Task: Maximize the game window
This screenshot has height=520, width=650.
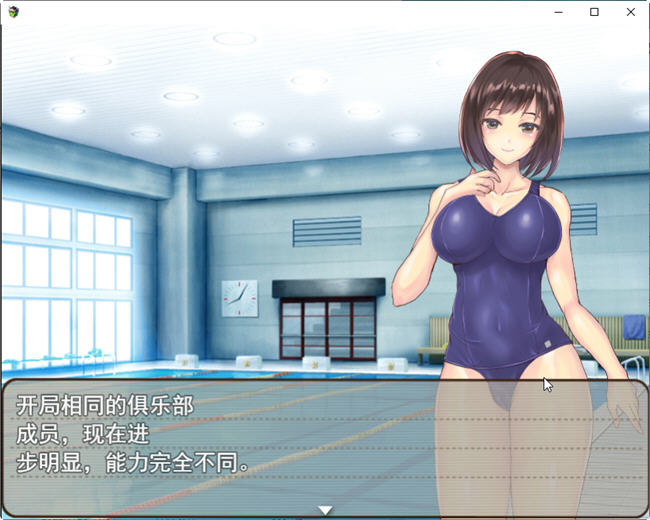Action: (x=594, y=12)
